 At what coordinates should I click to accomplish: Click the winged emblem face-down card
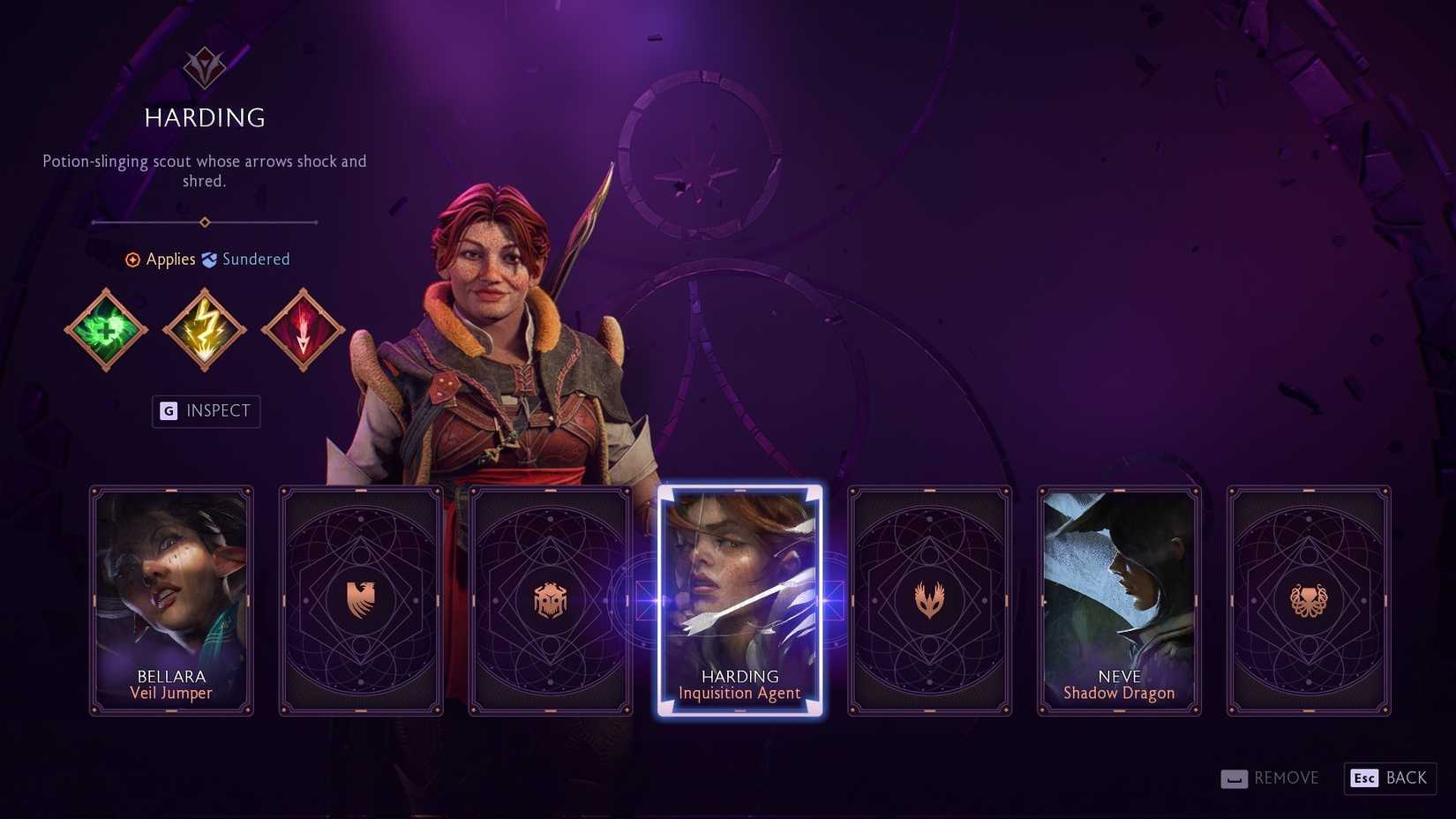coord(929,599)
